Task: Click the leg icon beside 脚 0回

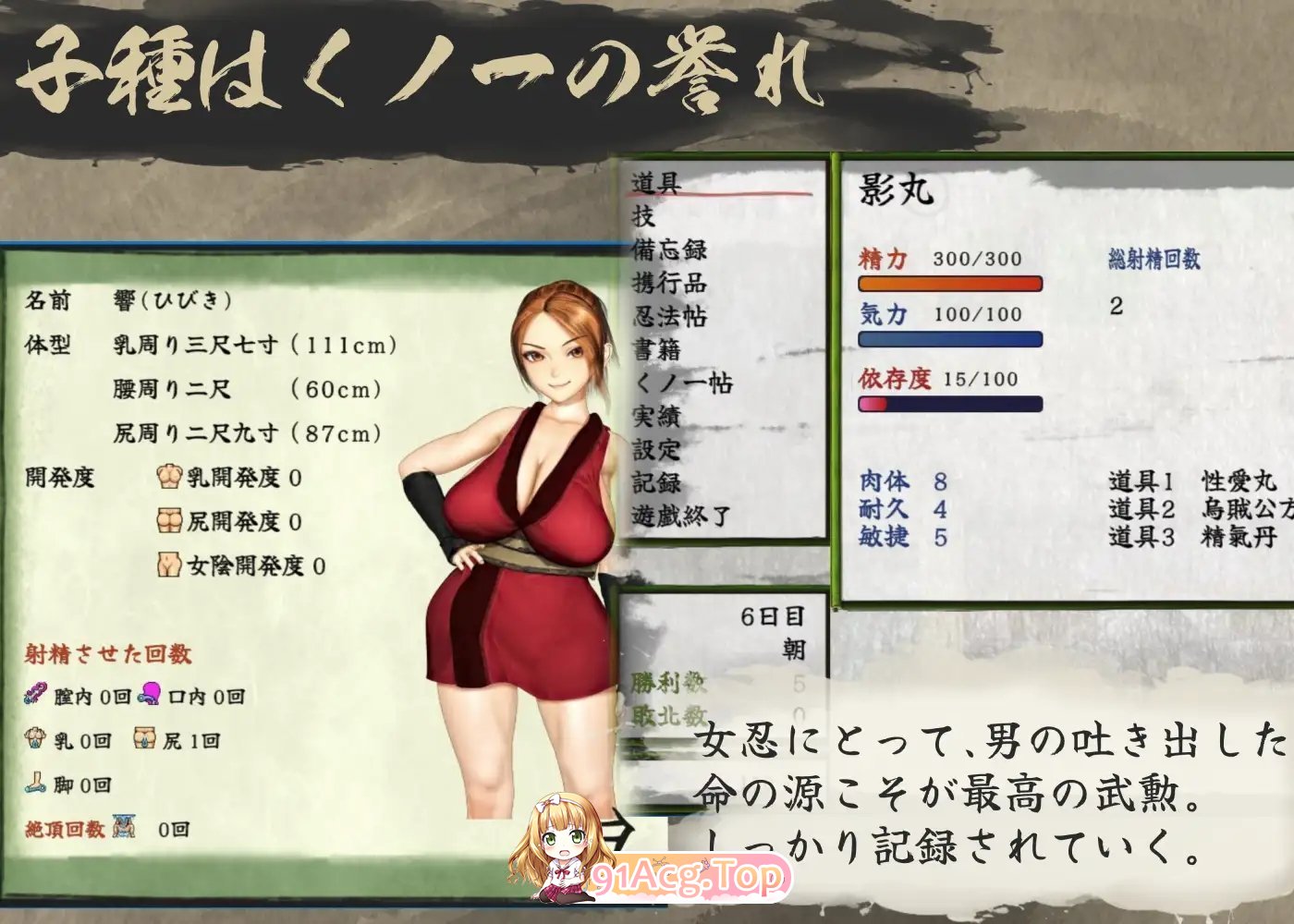Action: (x=35, y=784)
